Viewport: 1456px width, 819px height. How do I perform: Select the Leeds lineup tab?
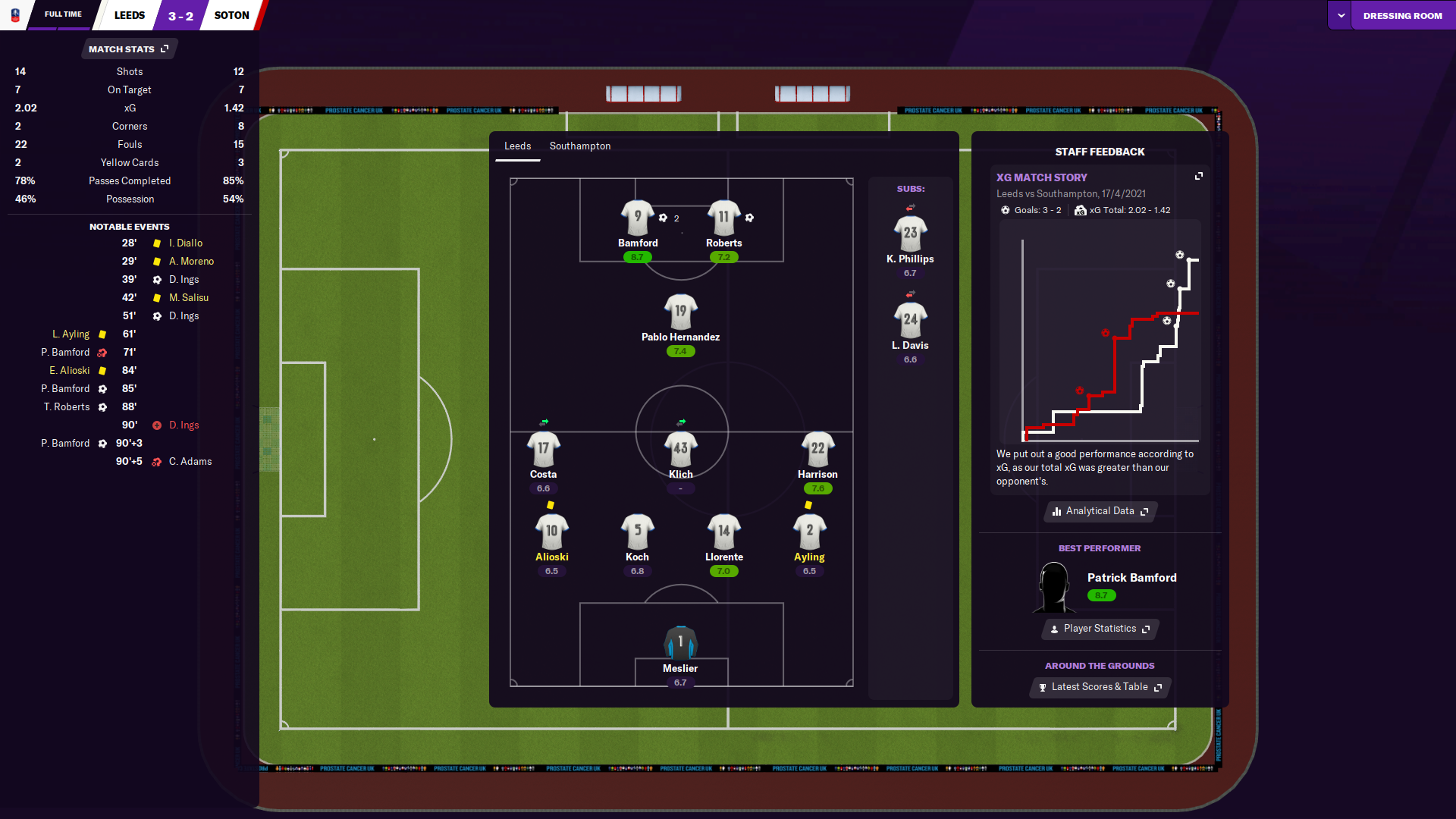(517, 146)
